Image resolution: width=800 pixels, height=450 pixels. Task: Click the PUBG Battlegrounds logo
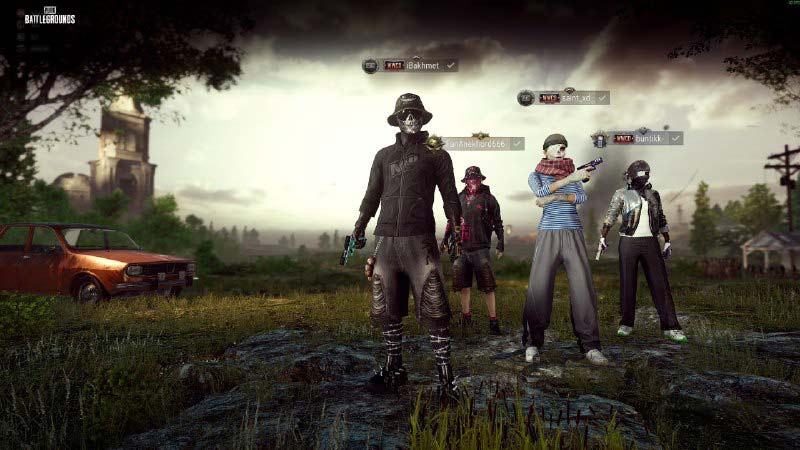(49, 16)
